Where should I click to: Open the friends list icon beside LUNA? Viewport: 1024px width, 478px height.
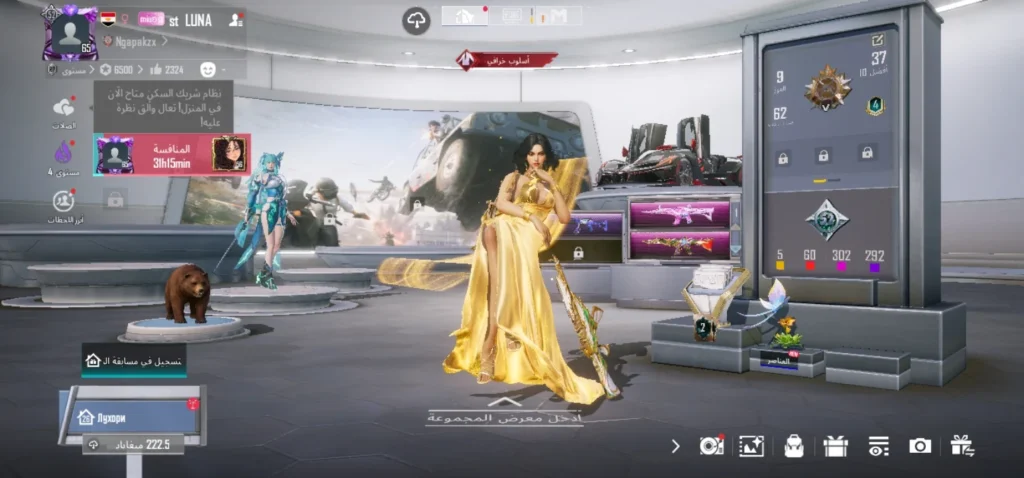pyautogui.click(x=236, y=19)
